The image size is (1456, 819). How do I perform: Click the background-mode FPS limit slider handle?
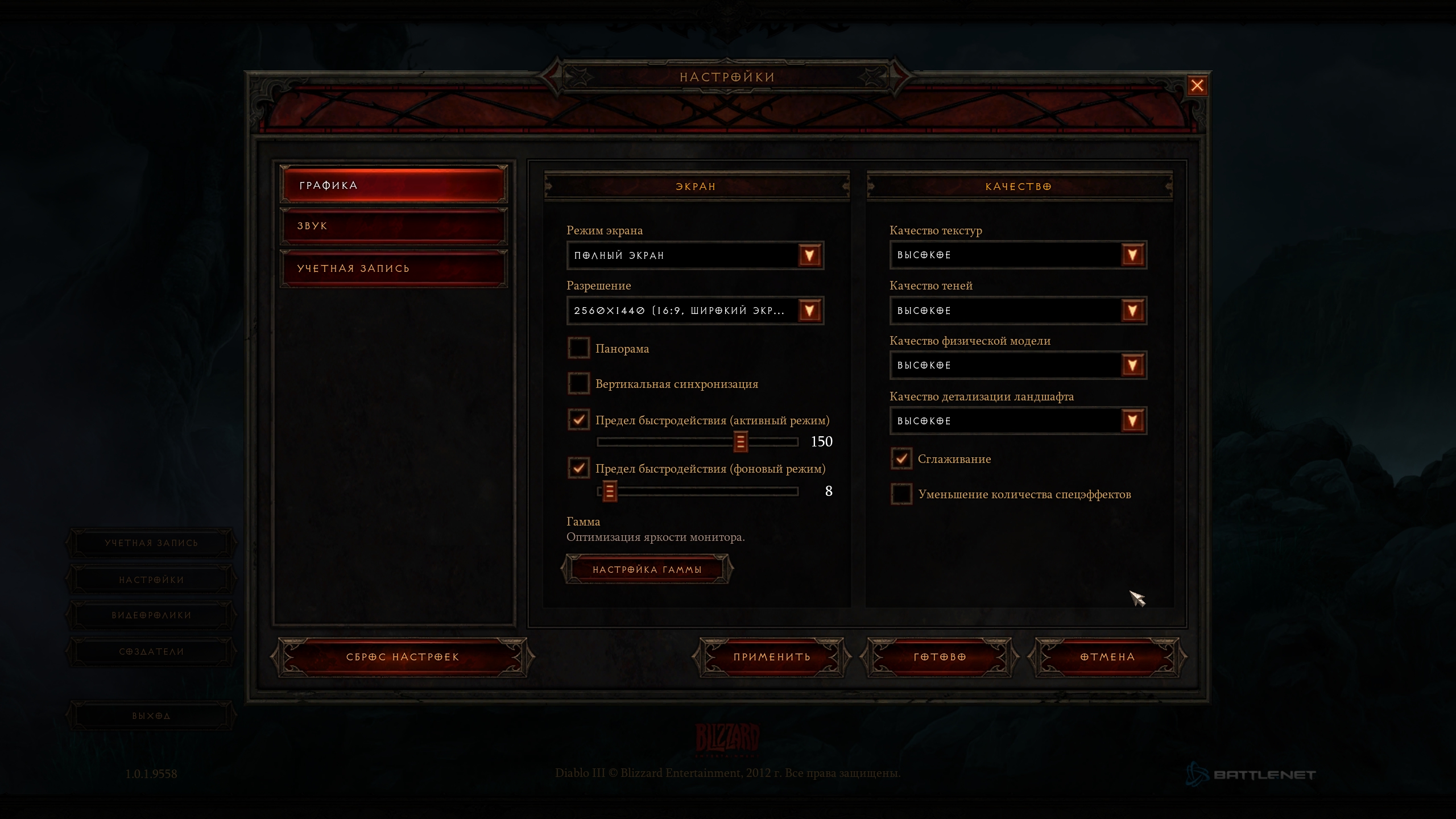pos(609,491)
